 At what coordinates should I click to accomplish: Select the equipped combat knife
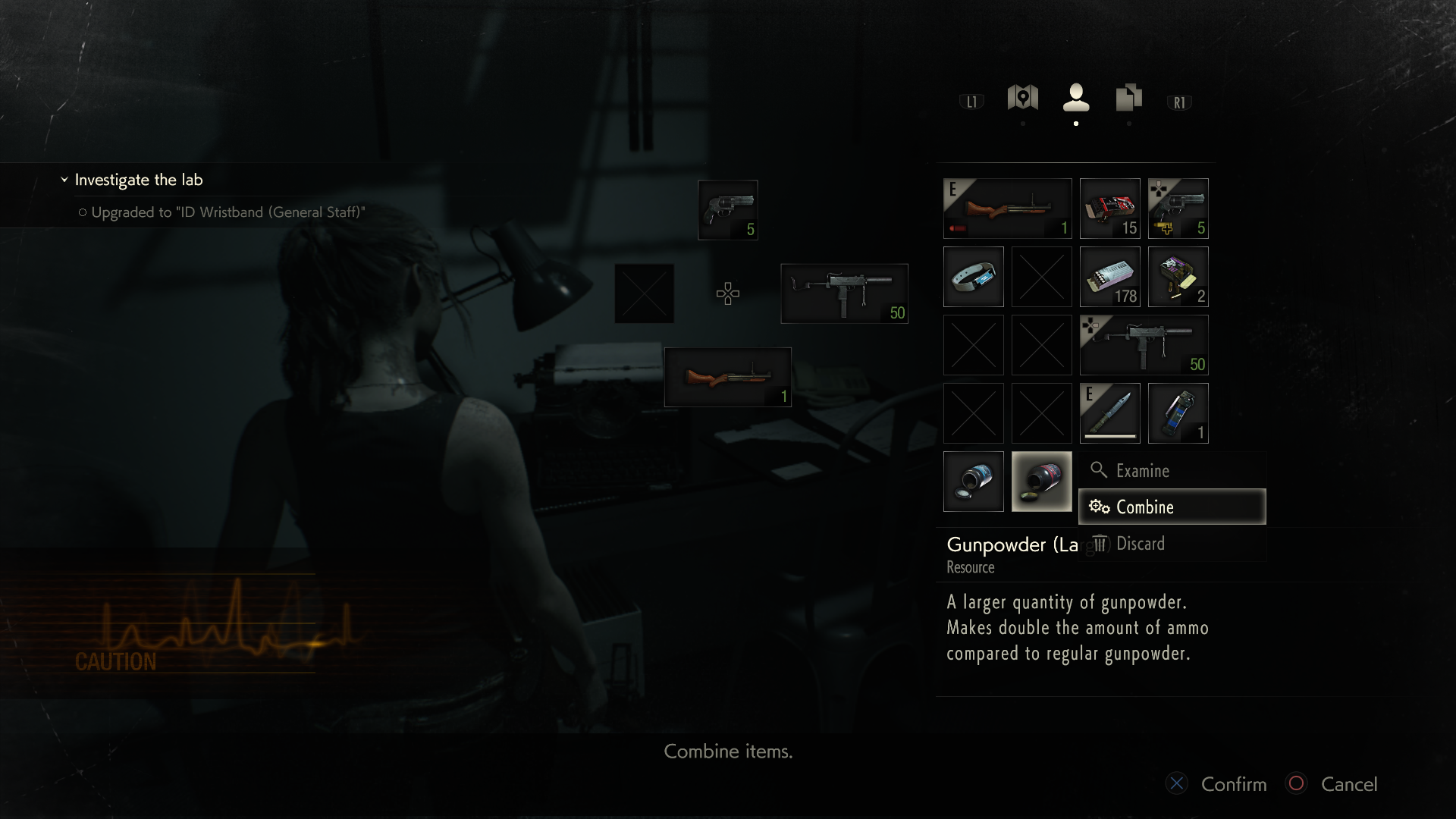point(1109,413)
